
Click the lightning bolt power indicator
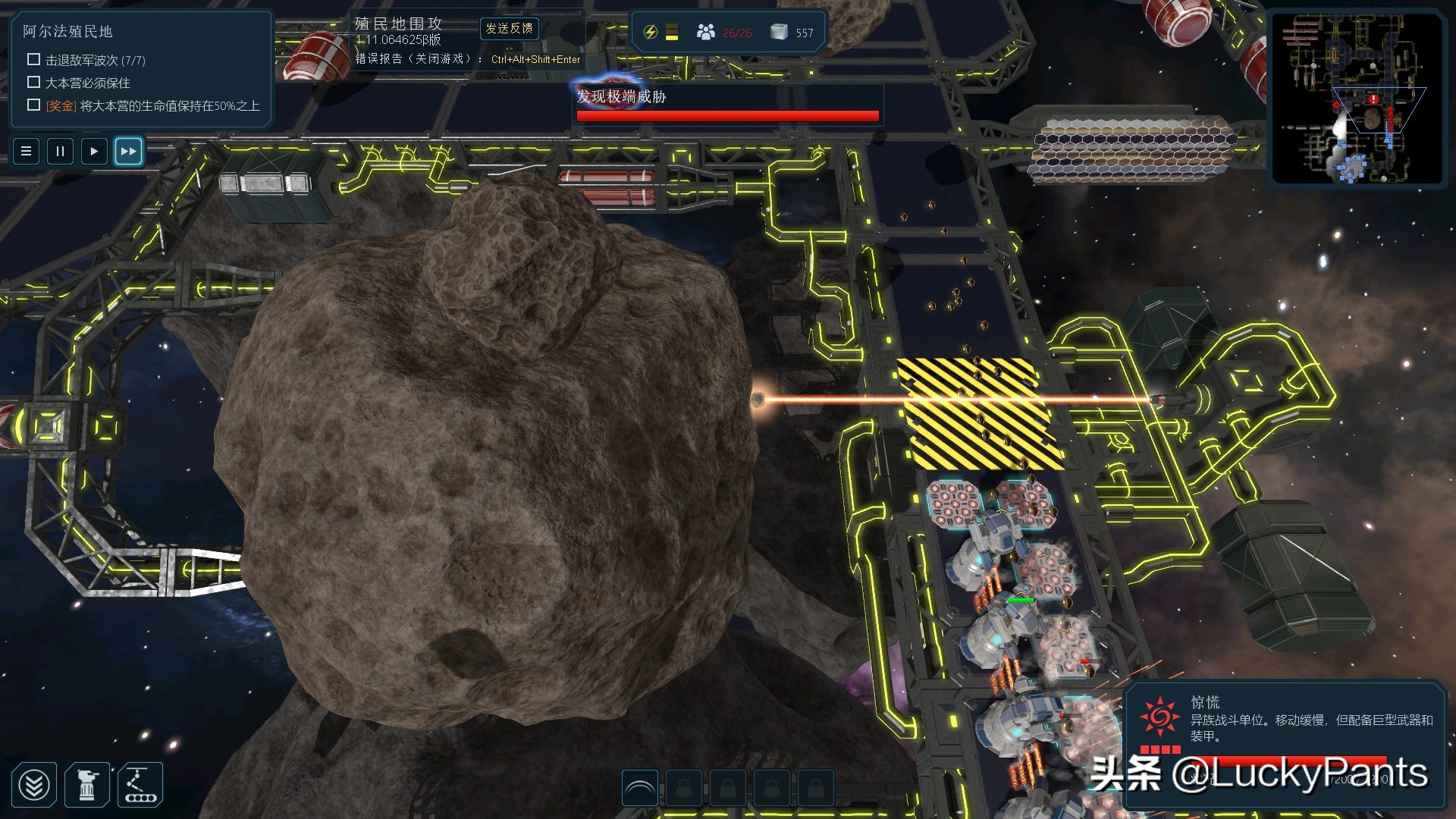tap(650, 33)
